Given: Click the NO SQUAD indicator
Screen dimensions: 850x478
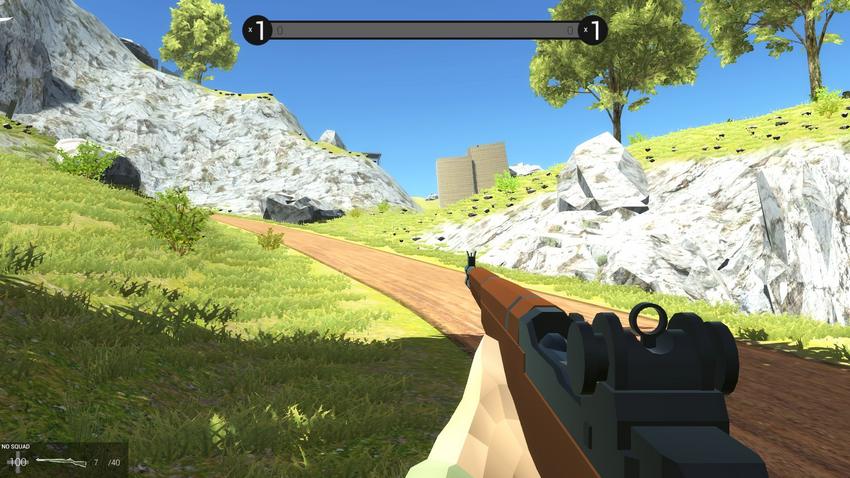Looking at the screenshot, I should (x=17, y=447).
